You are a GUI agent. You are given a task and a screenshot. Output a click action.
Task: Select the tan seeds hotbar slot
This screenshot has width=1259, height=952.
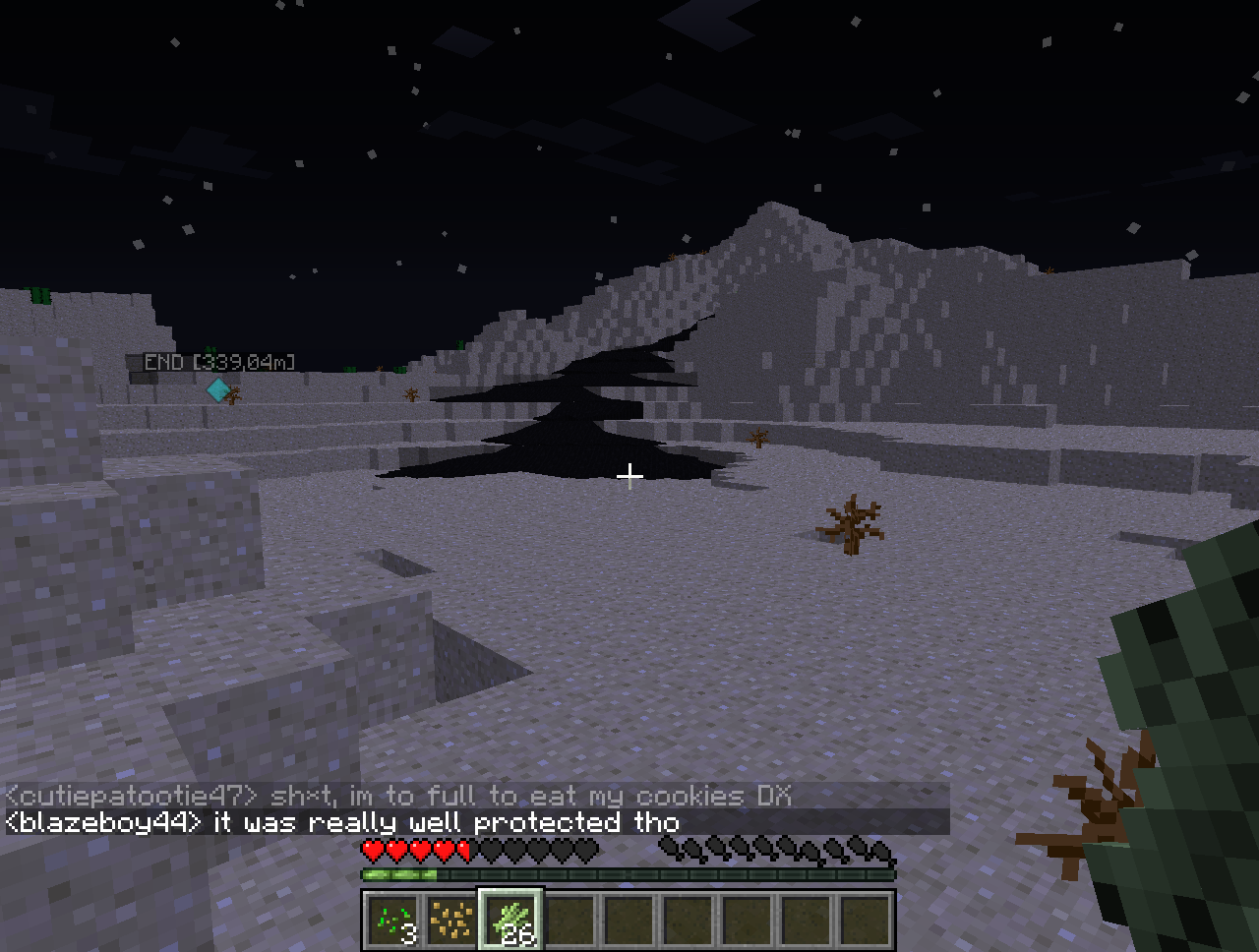pyautogui.click(x=451, y=922)
